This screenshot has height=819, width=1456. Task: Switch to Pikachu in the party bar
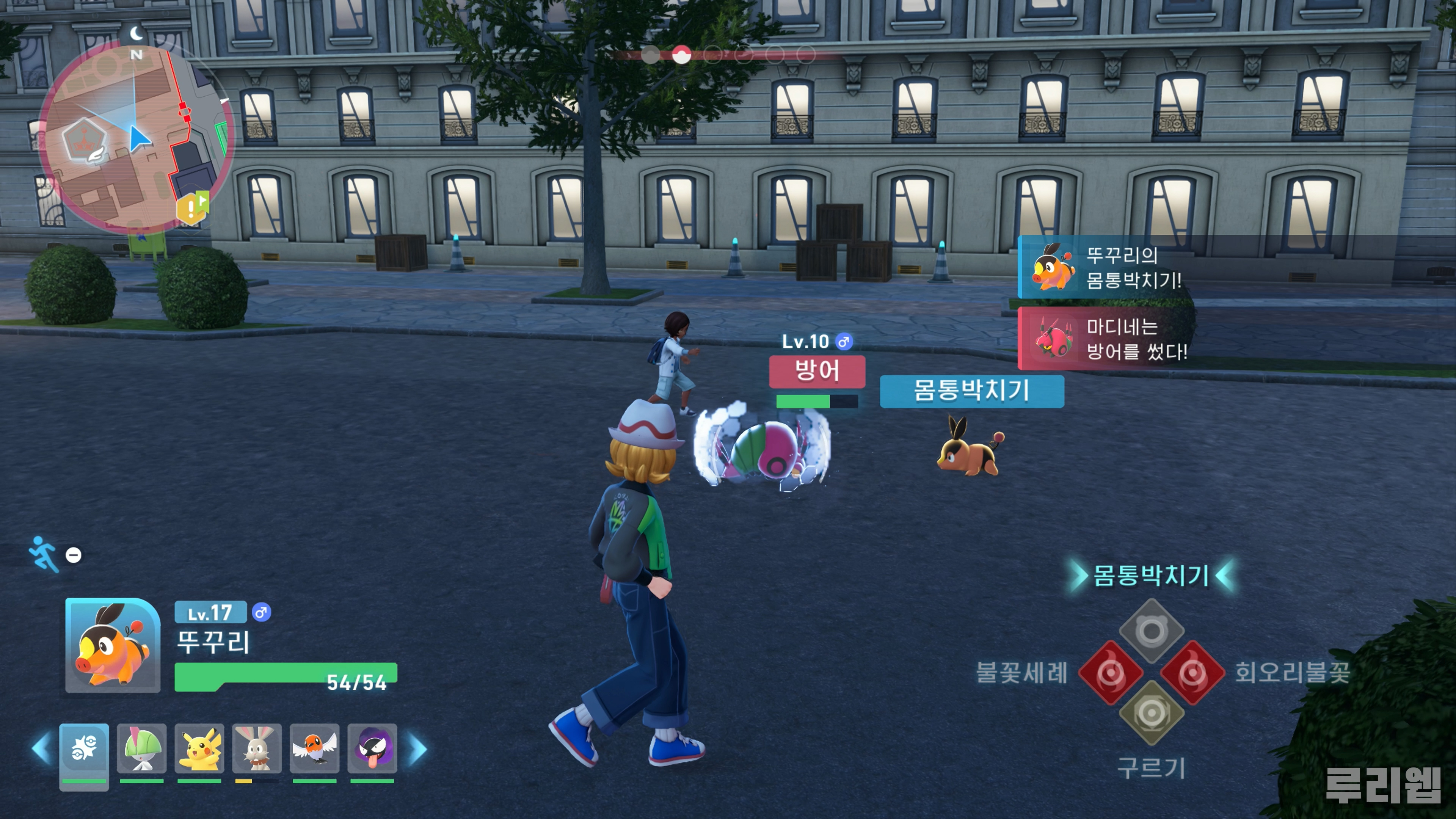click(x=199, y=748)
